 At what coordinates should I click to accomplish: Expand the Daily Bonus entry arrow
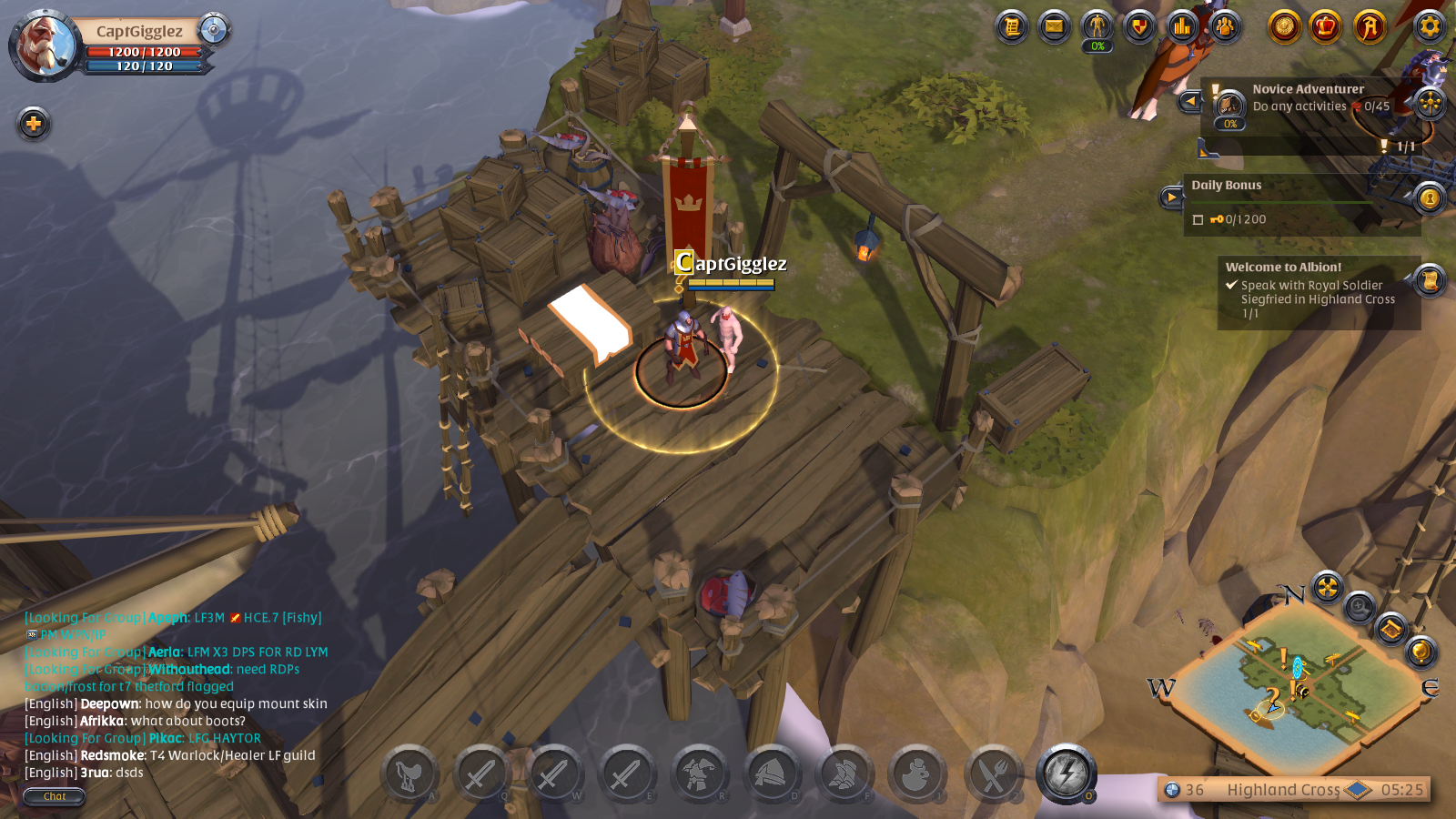pos(1172,197)
